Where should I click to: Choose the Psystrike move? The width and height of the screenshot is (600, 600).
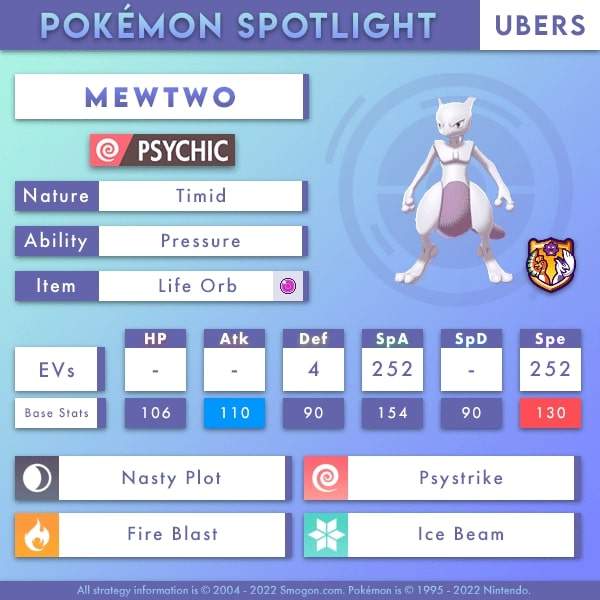pyautogui.click(x=460, y=478)
